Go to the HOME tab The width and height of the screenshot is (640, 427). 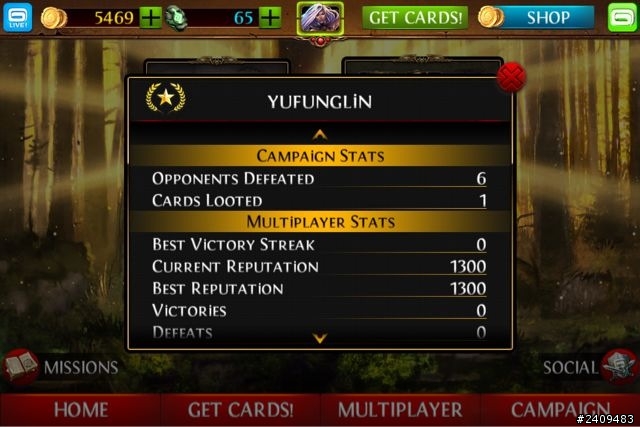click(x=81, y=410)
